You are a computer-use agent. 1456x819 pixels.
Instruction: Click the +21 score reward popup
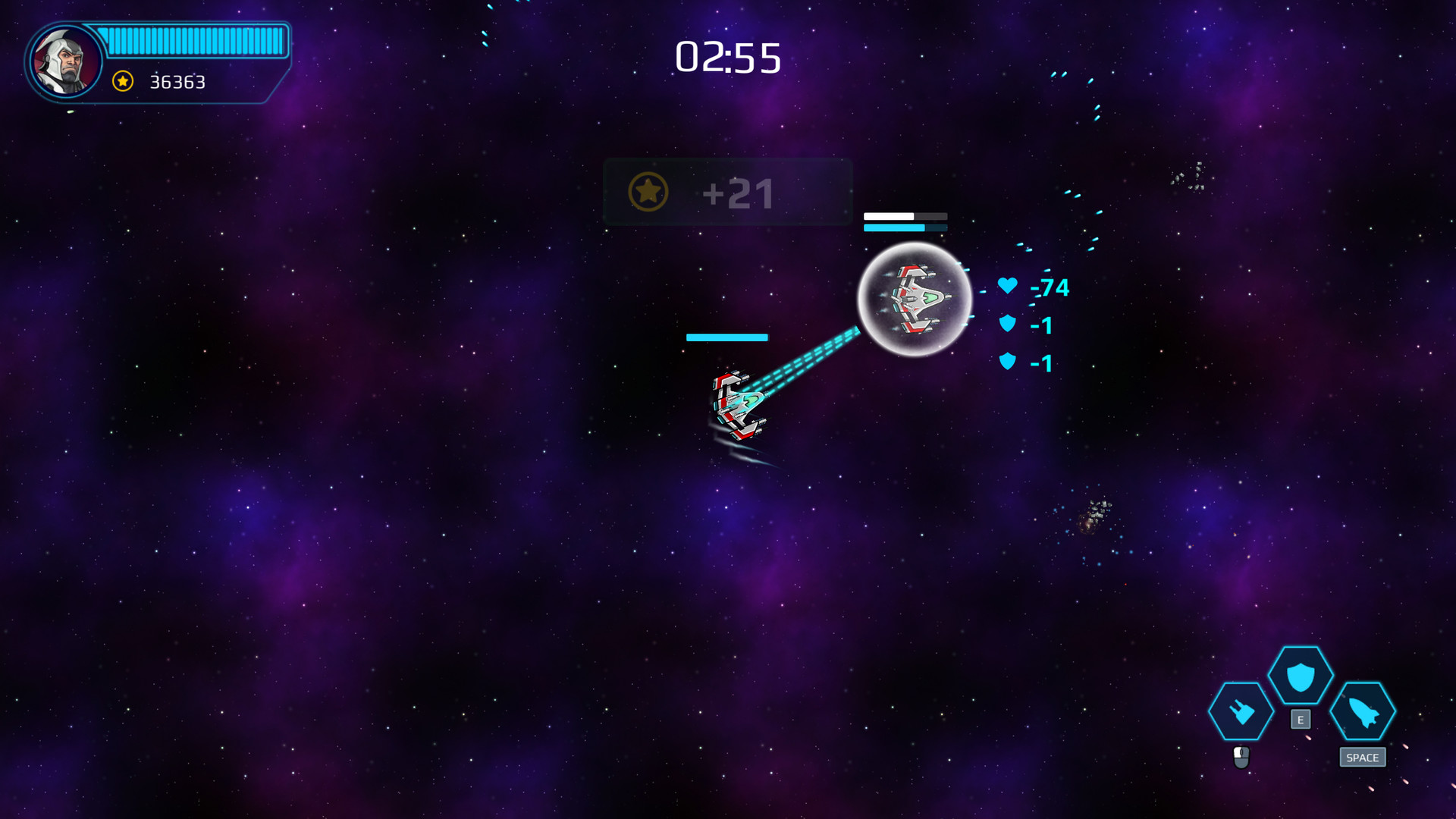tap(726, 193)
